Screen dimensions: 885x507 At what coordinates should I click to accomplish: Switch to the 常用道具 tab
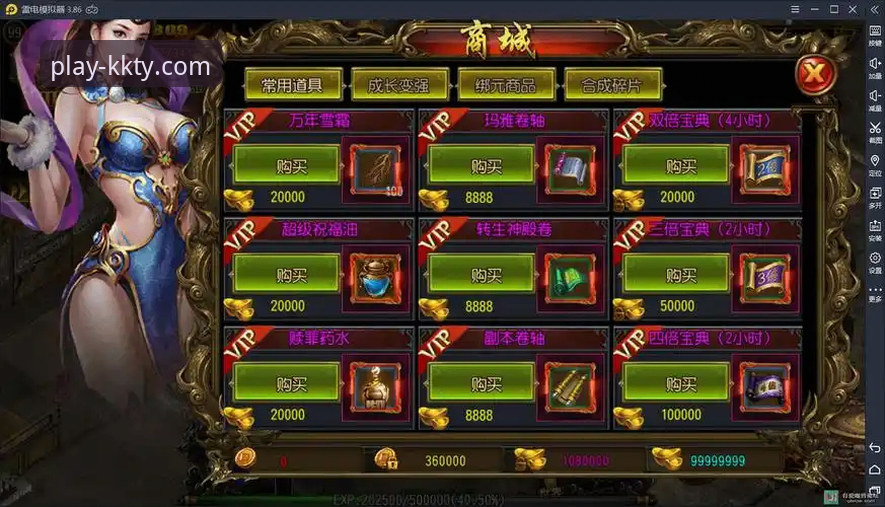pyautogui.click(x=293, y=85)
